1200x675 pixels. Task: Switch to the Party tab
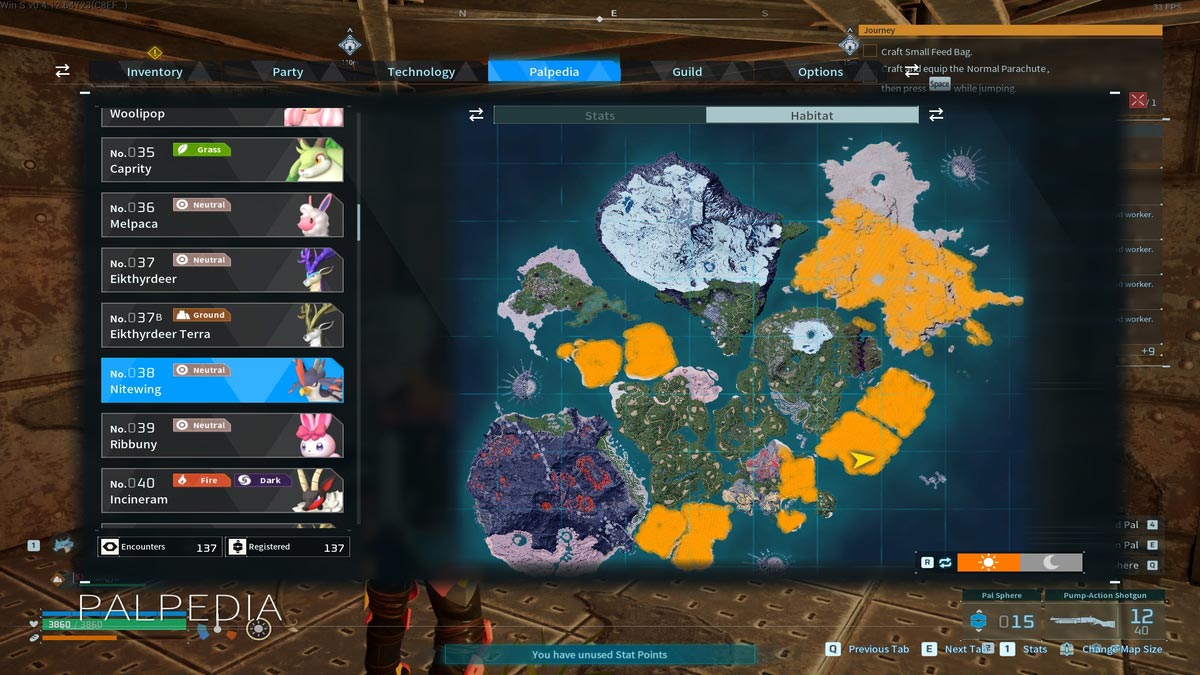(288, 72)
